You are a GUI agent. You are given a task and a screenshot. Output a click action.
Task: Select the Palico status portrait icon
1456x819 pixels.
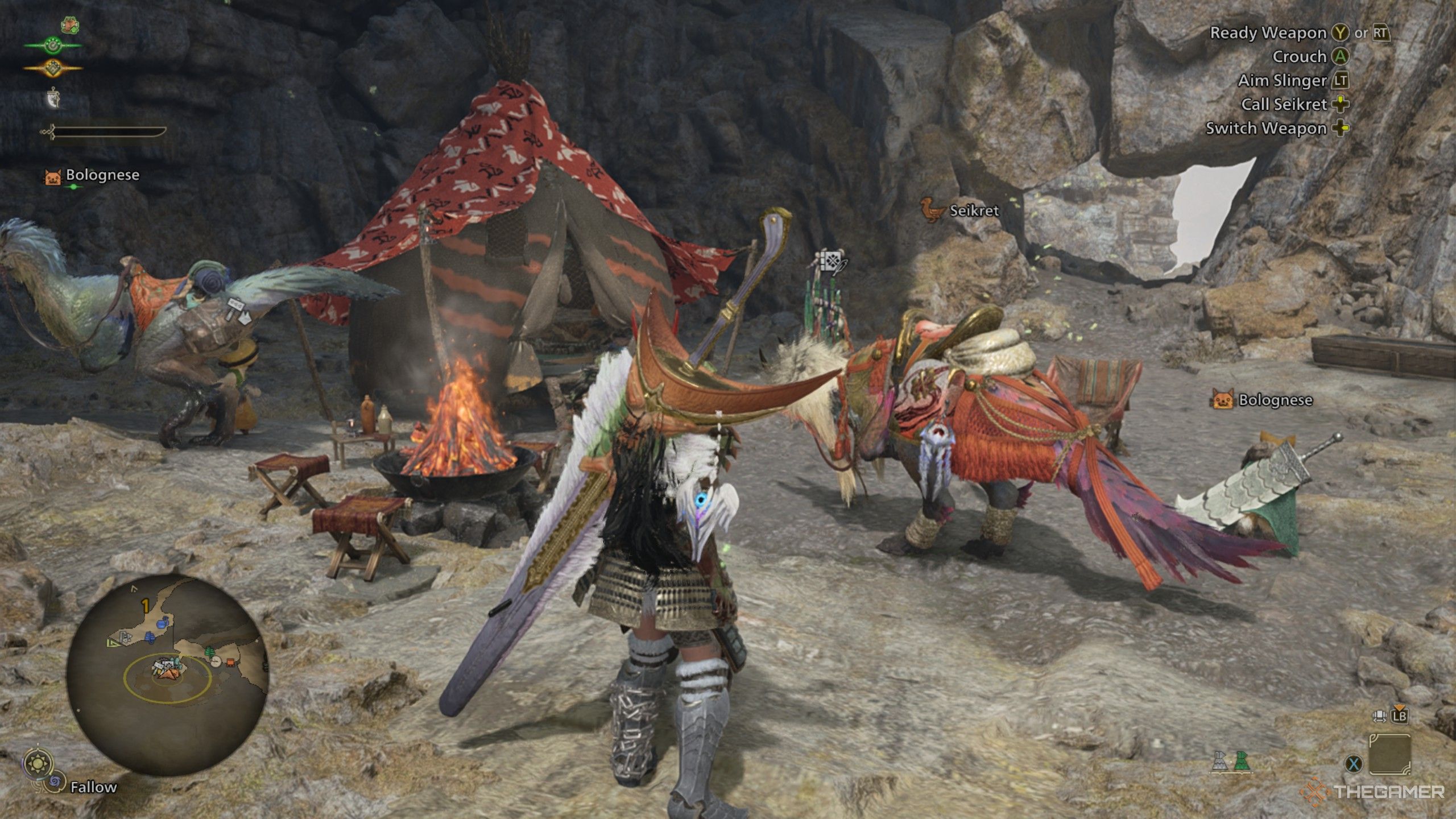click(x=69, y=26)
